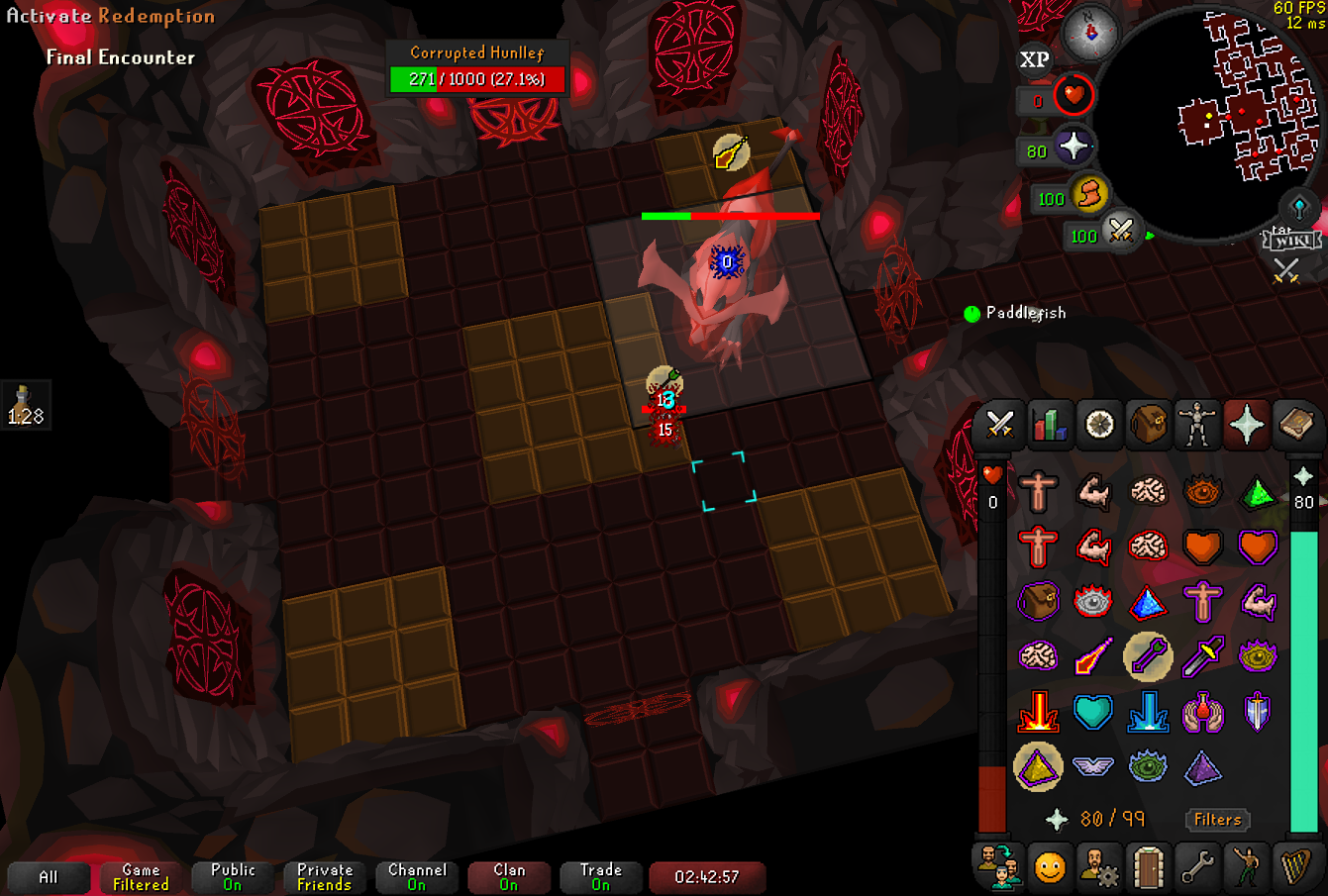Activate the green eye Augury prayer
1328x896 pixels.
1148,766
